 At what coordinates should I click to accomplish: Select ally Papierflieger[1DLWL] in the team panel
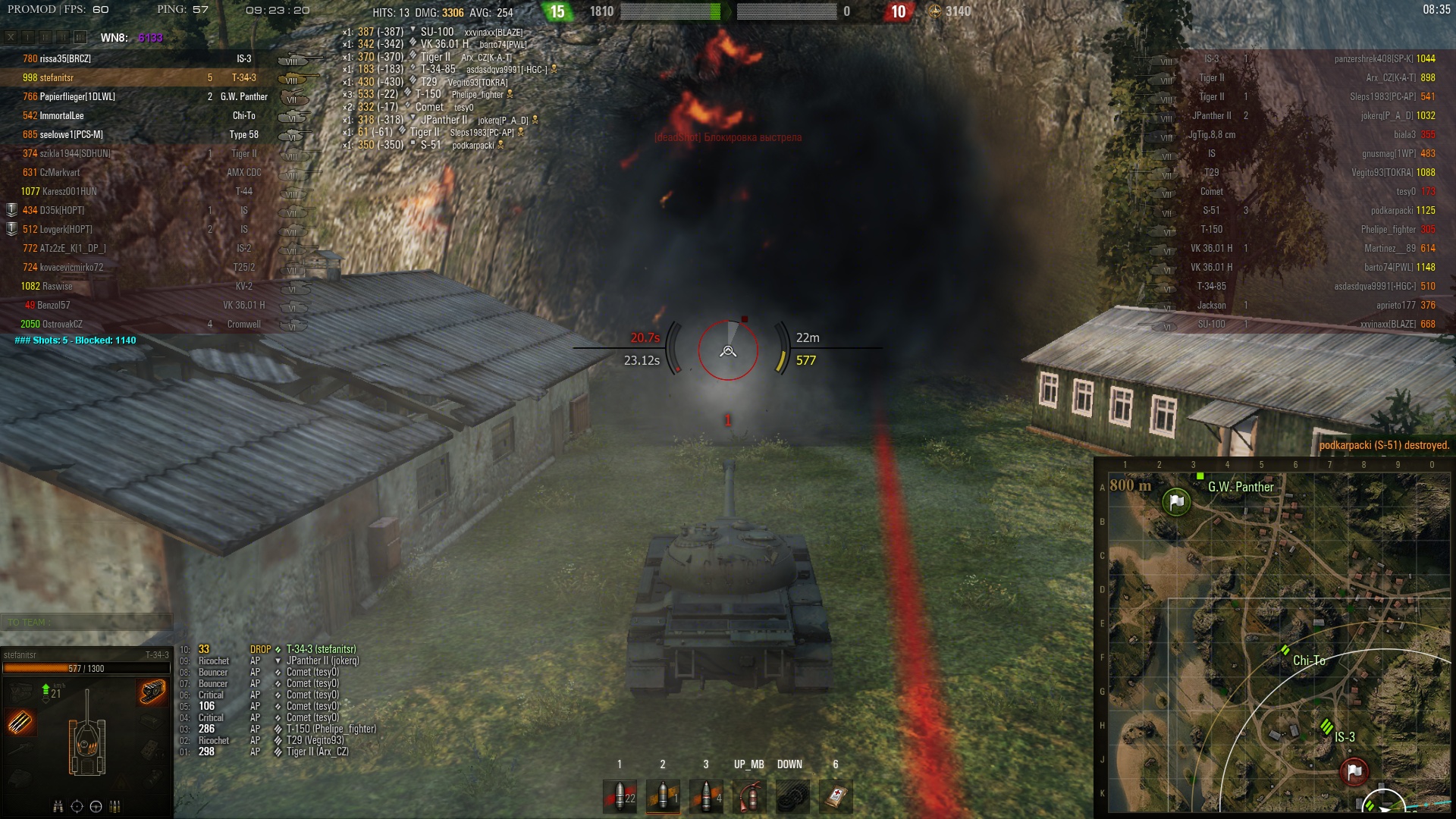(77, 96)
